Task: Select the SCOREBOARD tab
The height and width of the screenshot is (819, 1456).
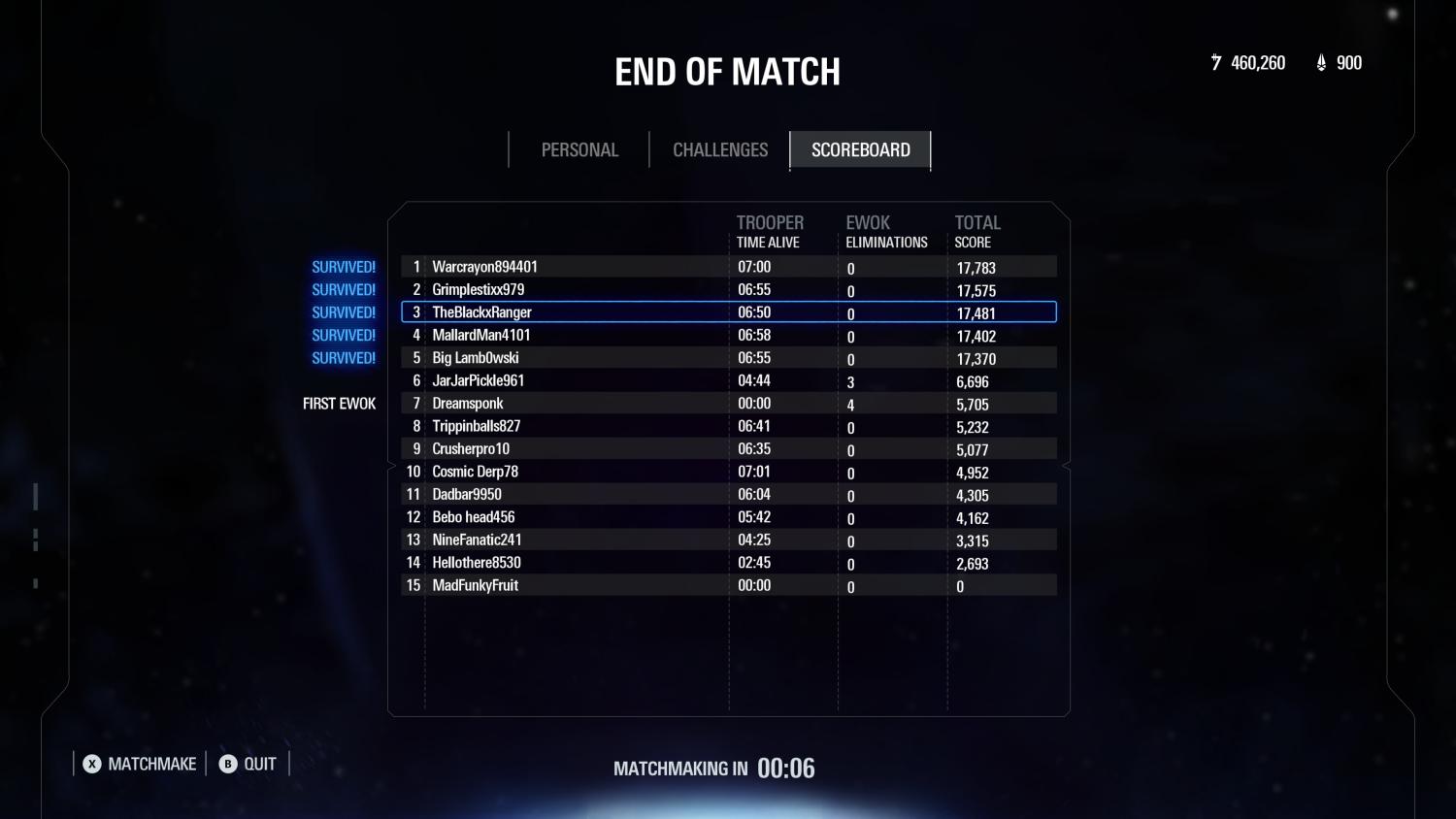Action: coord(860,149)
